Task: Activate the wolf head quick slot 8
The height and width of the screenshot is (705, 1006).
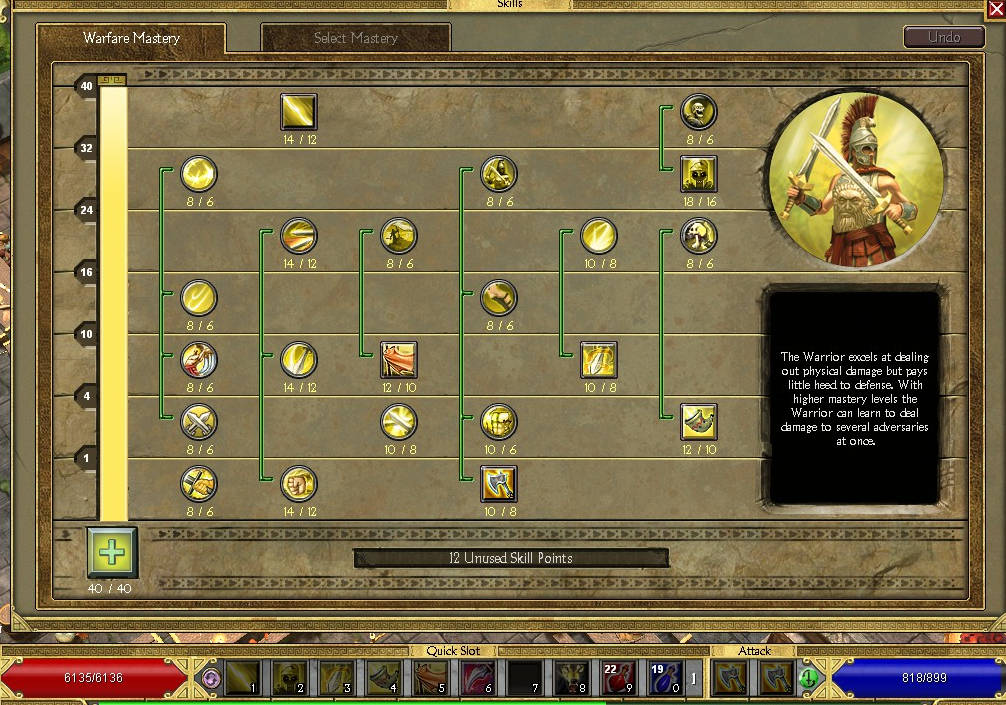Action: tap(570, 678)
